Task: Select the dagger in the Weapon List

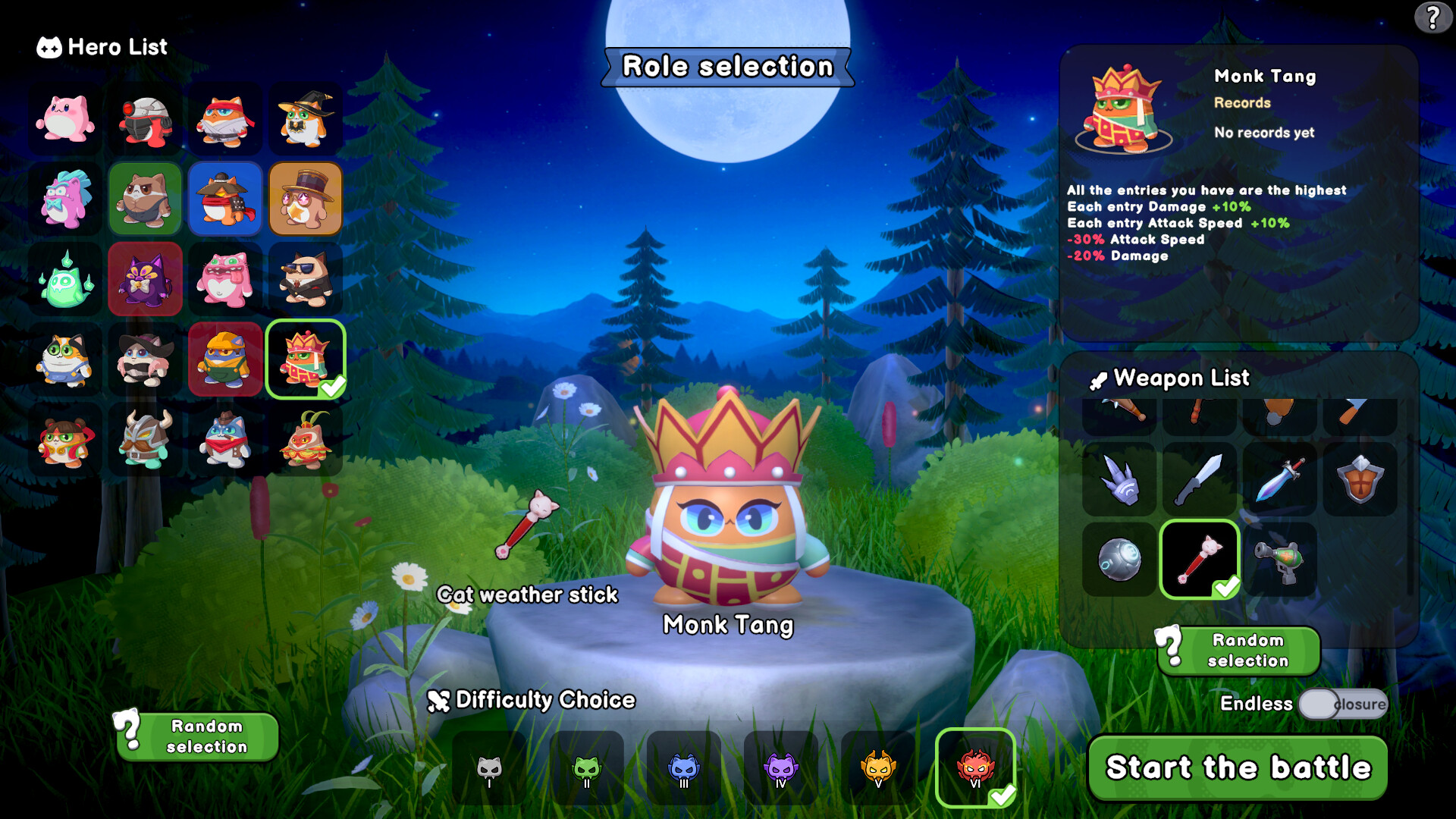Action: point(1200,479)
